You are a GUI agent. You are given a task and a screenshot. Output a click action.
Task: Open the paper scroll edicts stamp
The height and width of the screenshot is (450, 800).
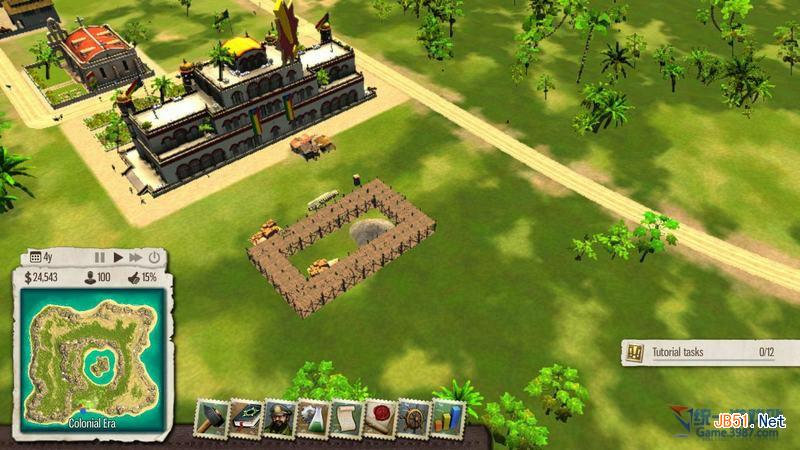point(346,418)
